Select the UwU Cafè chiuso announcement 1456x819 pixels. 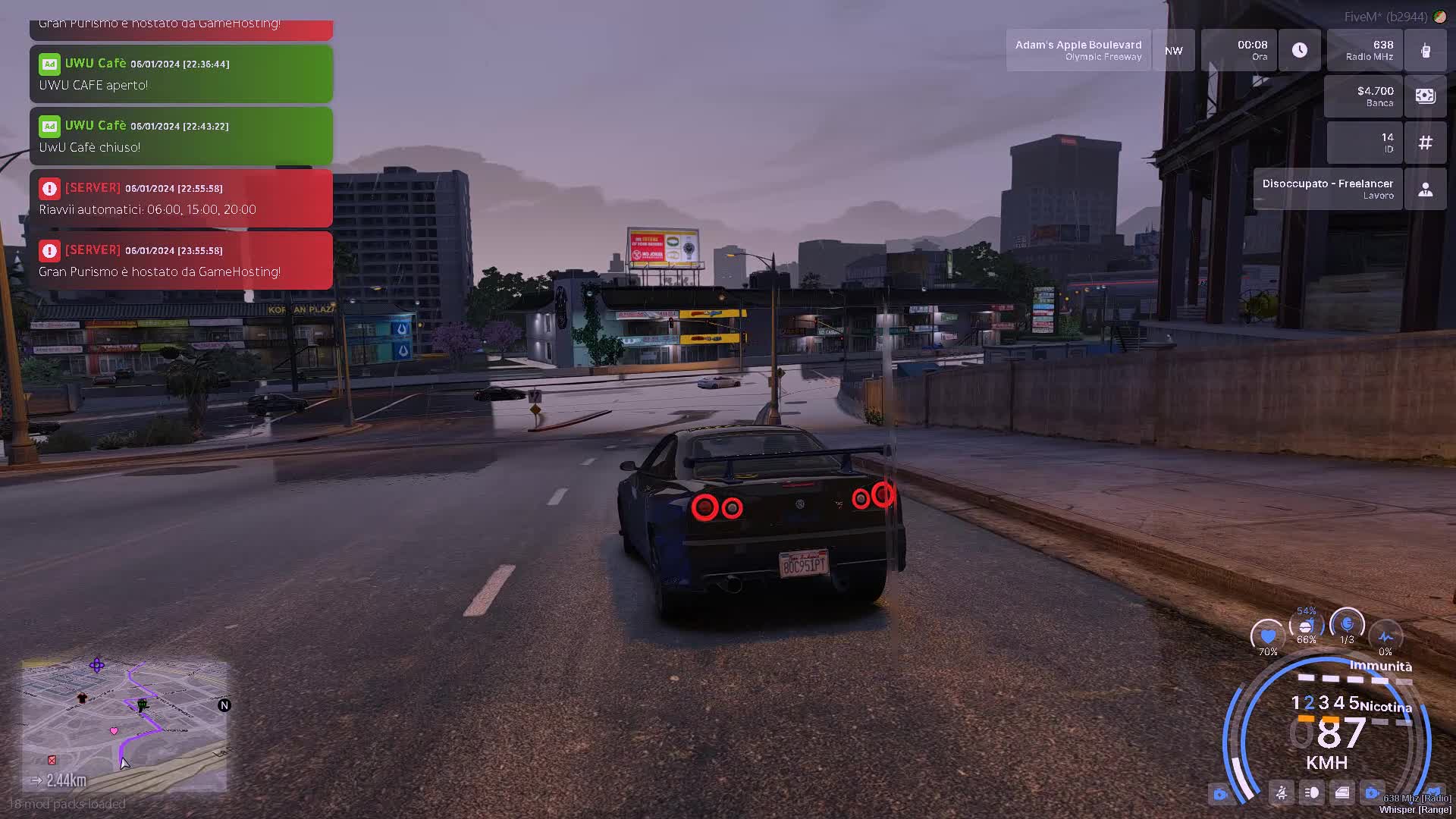point(180,136)
